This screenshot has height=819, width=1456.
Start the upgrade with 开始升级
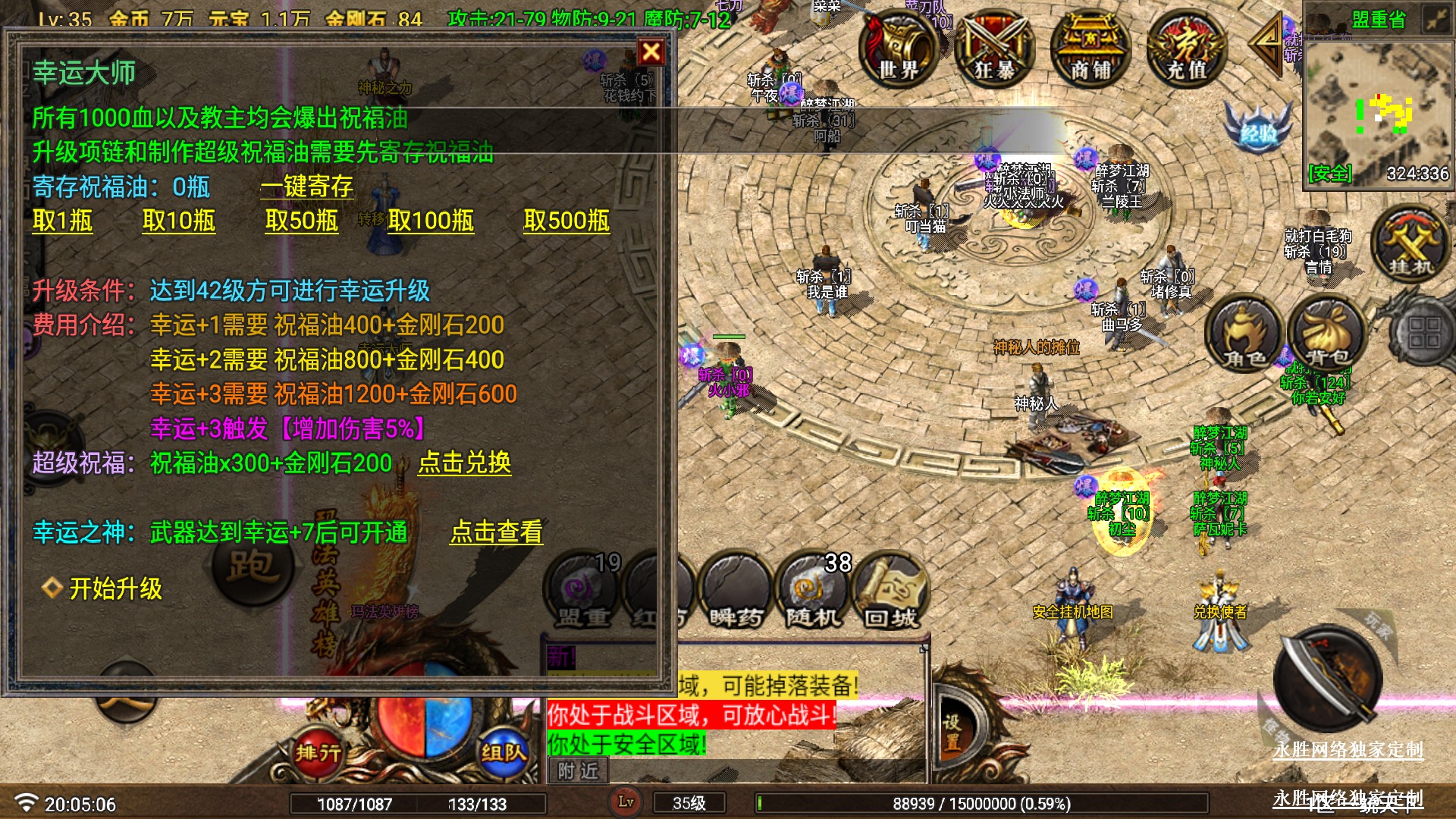115,588
